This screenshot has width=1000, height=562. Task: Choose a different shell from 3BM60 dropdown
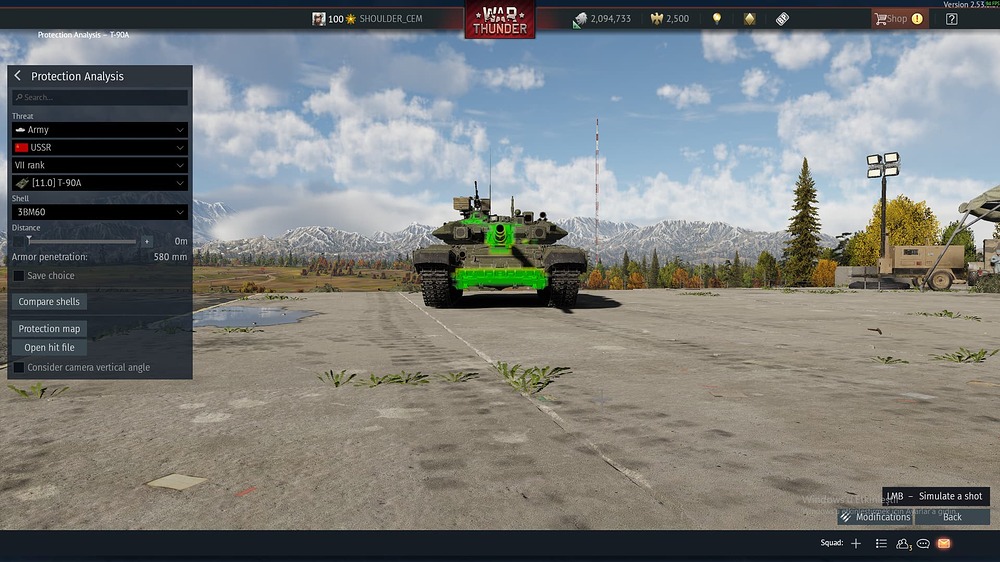tap(100, 212)
